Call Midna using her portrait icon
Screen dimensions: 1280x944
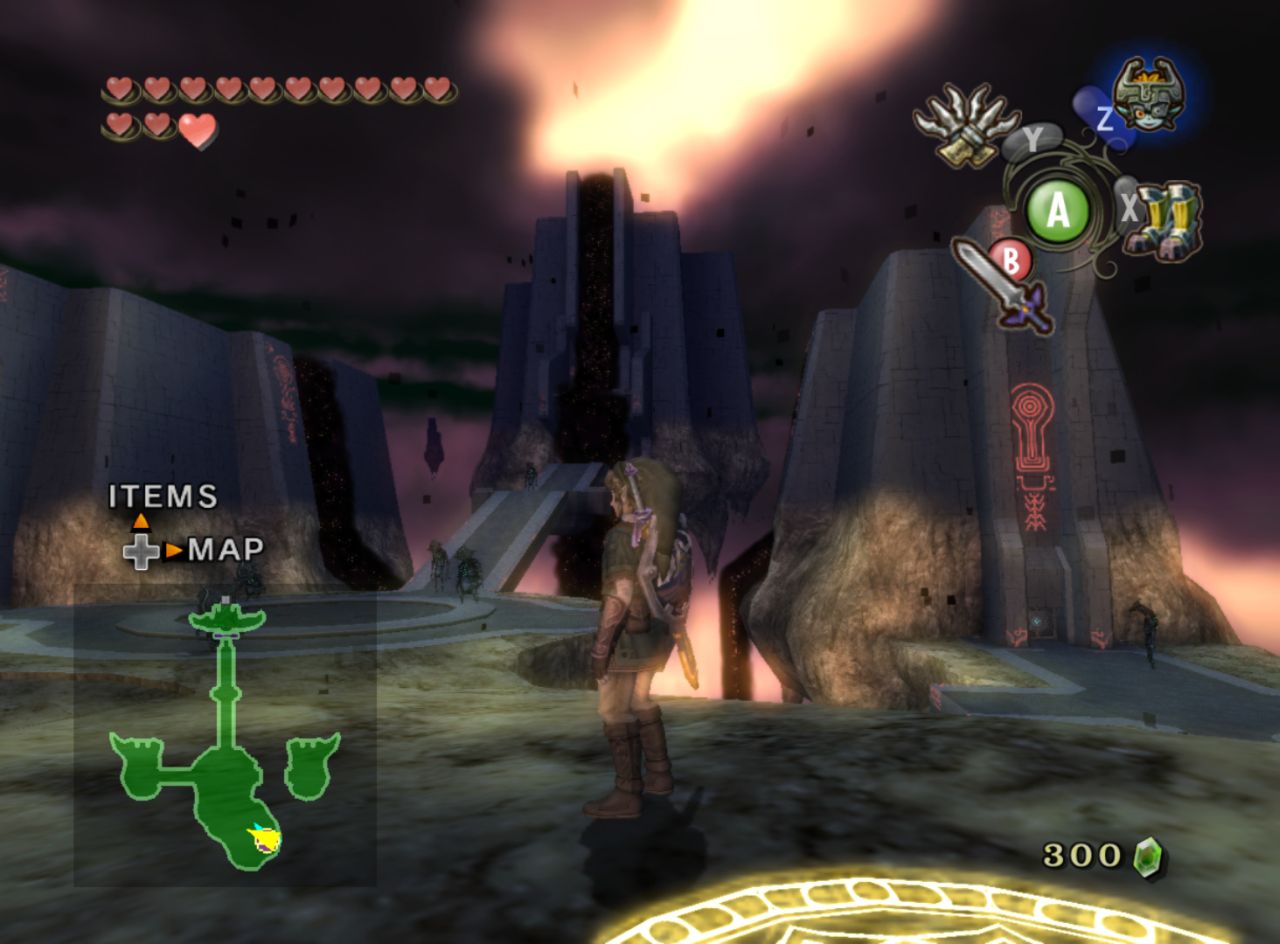pos(1149,95)
